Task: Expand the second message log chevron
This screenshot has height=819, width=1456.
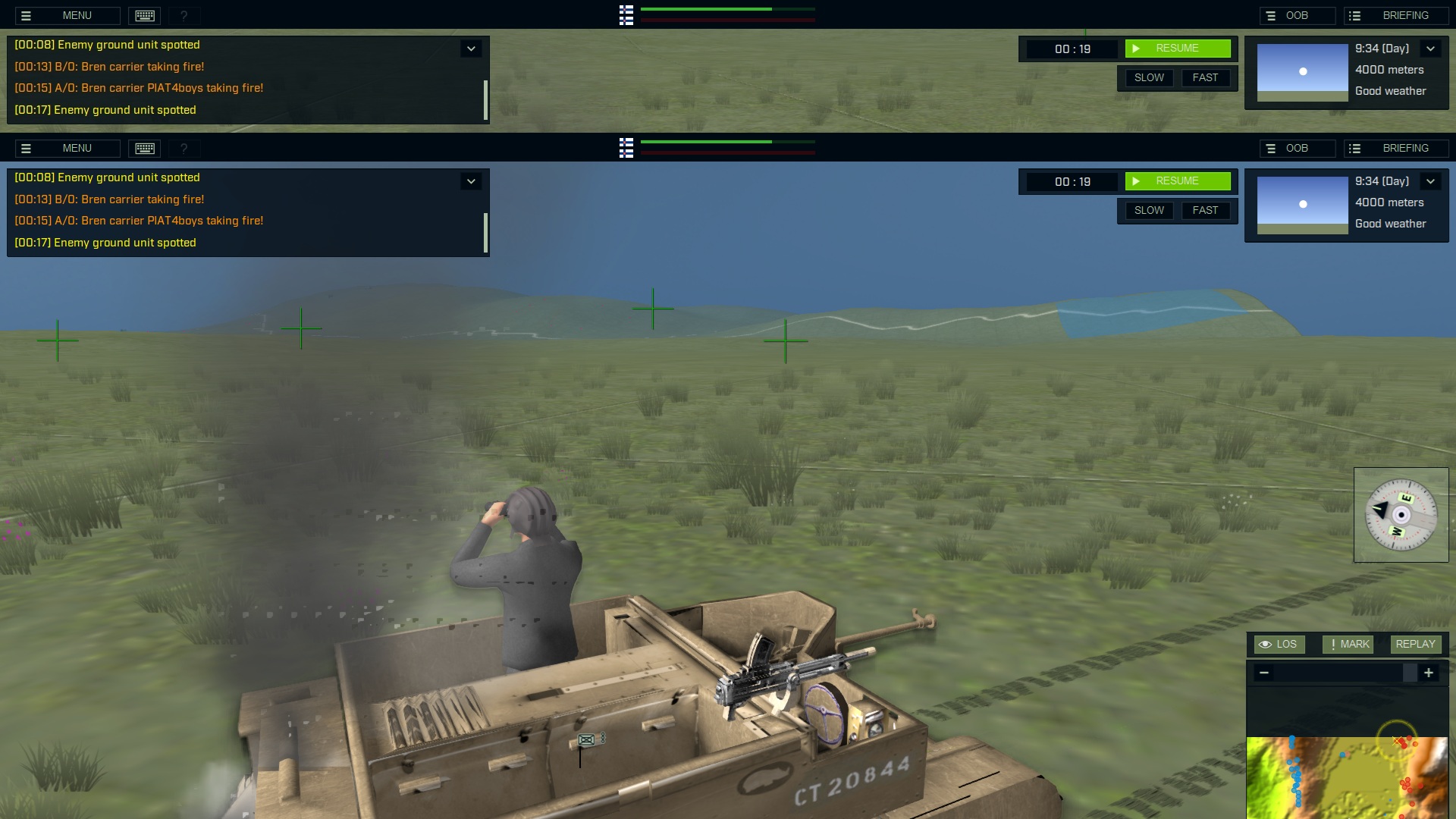Action: pyautogui.click(x=471, y=181)
